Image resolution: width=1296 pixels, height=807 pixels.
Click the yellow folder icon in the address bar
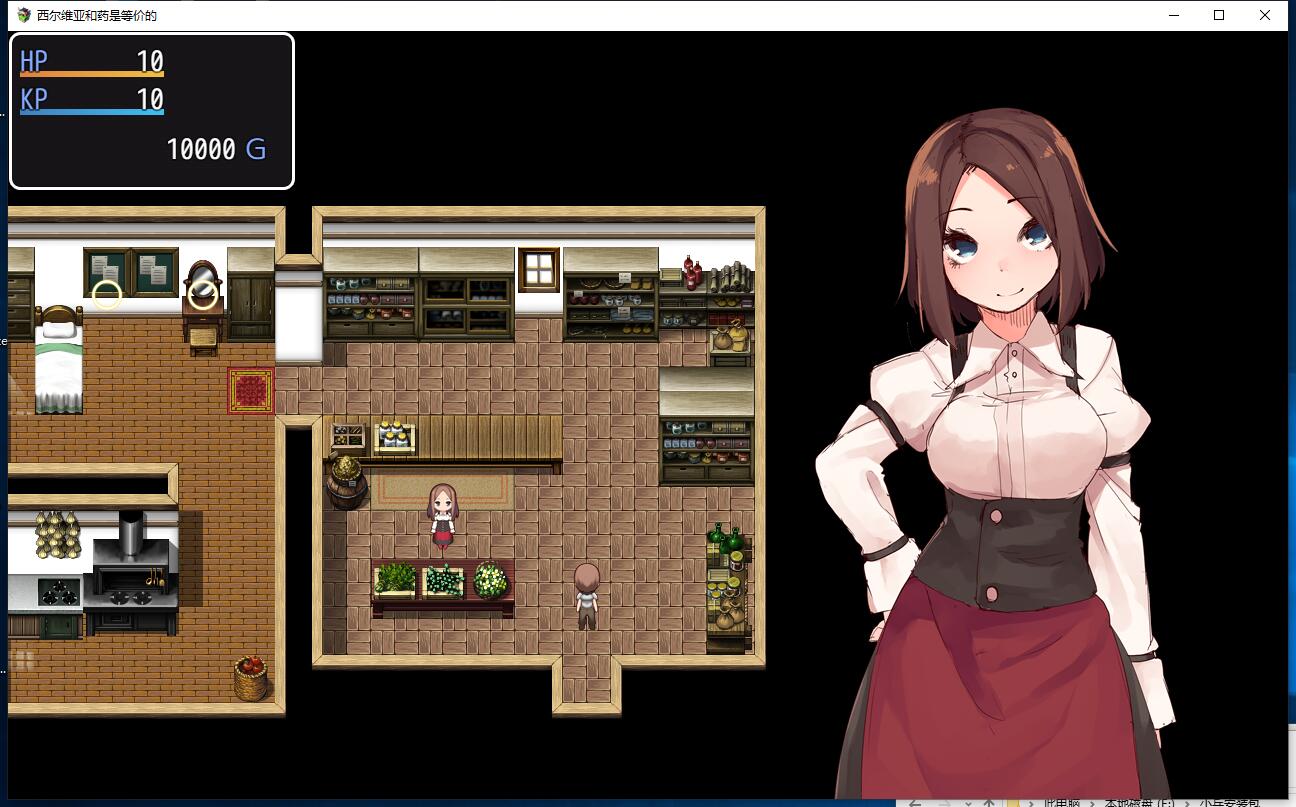coord(1012,802)
